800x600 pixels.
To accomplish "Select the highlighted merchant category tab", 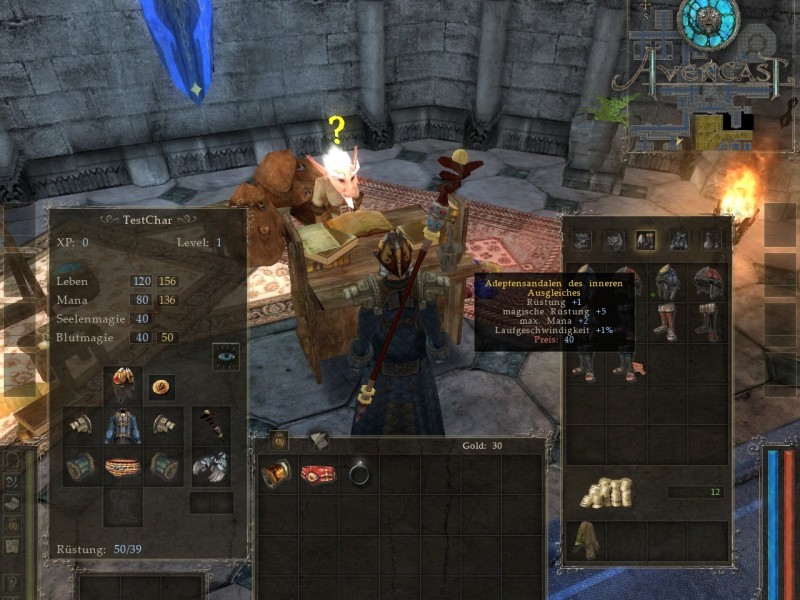I will (646, 240).
